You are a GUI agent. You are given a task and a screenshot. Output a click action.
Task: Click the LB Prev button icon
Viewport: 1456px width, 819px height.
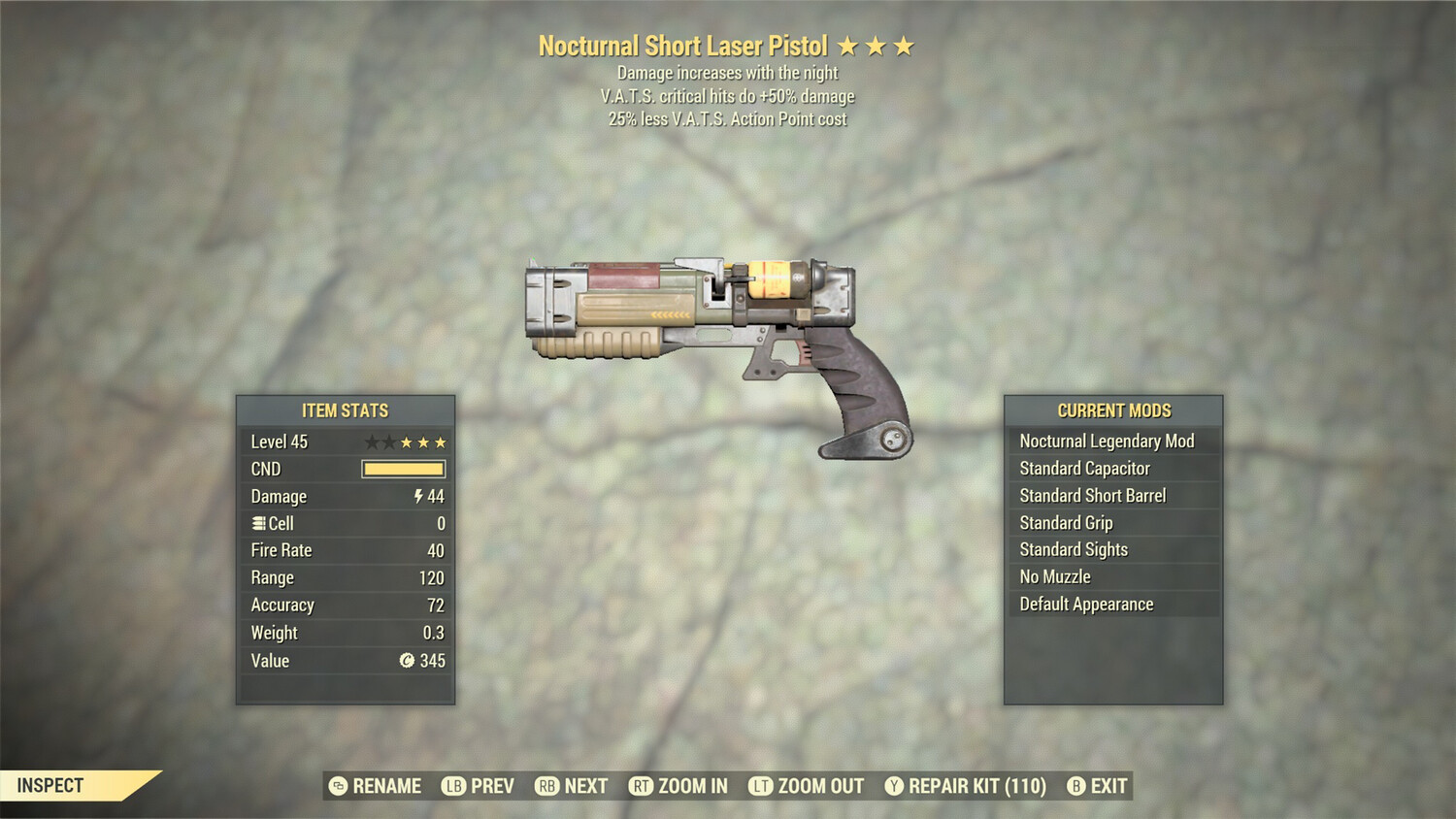[450, 786]
